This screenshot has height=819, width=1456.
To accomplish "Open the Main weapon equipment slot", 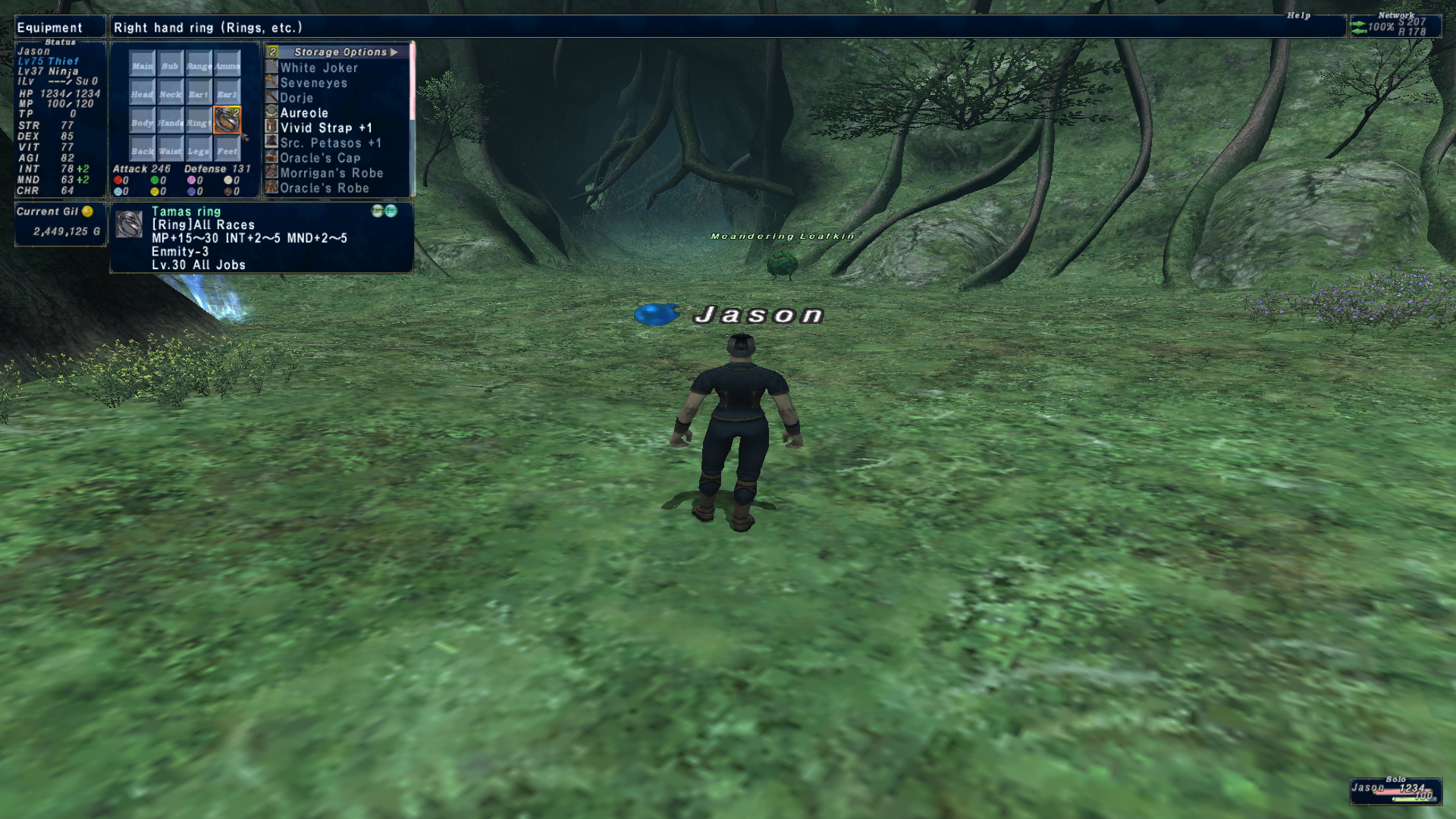I will tap(142, 64).
